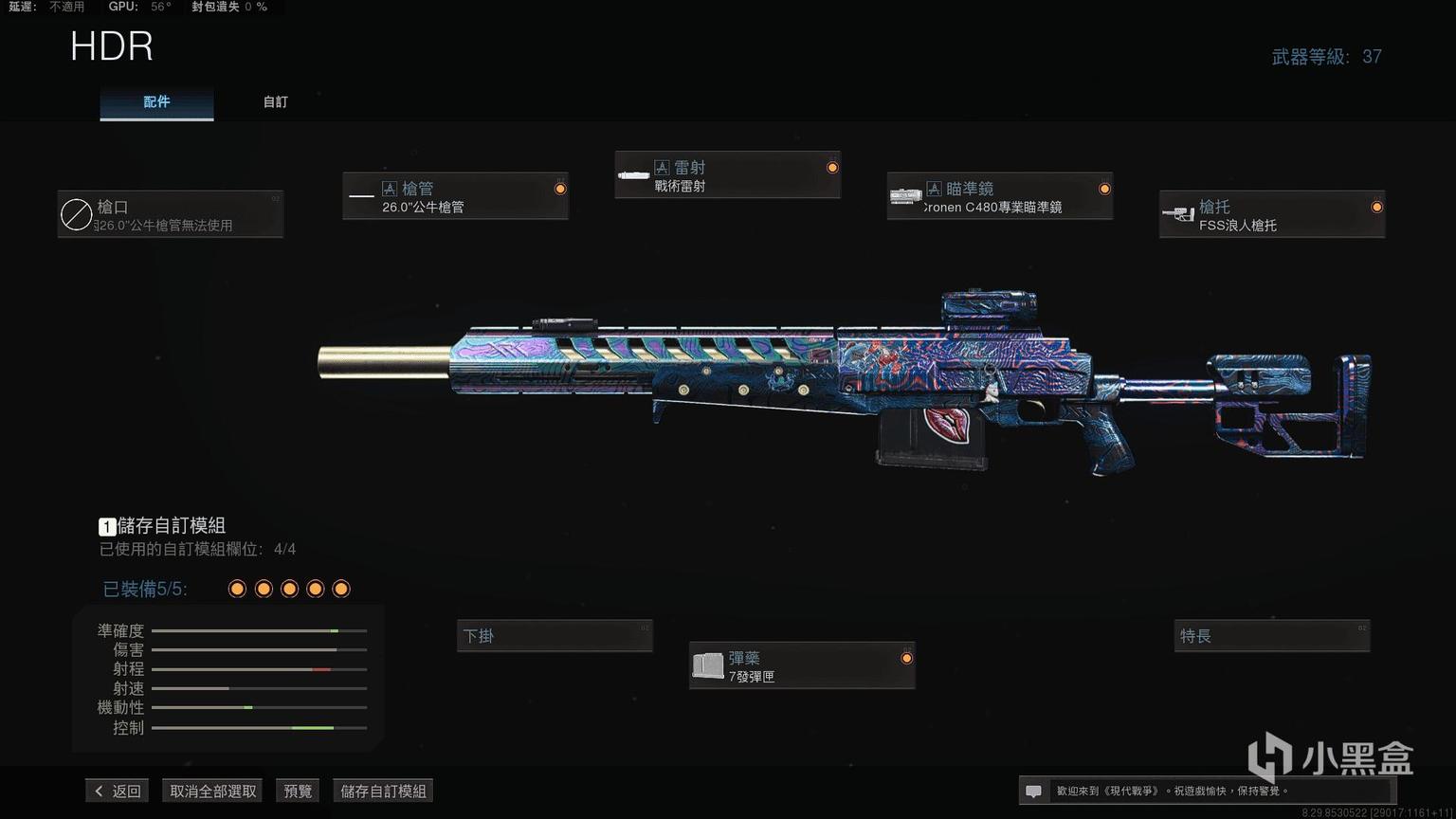The width and height of the screenshot is (1456, 819).
Task: Select the 槍口 muzzle slot
Action: click(171, 214)
